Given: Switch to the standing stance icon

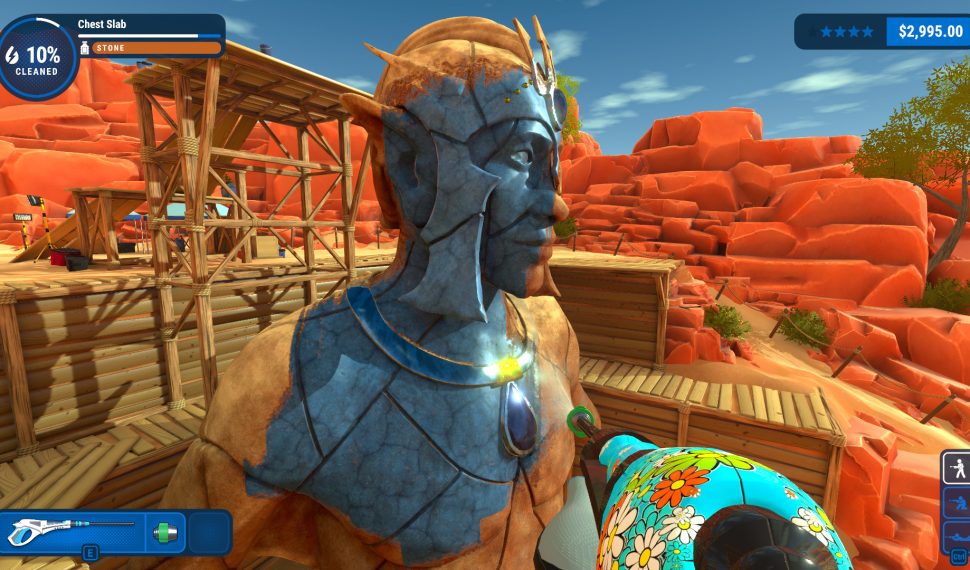Looking at the screenshot, I should coord(957,467).
